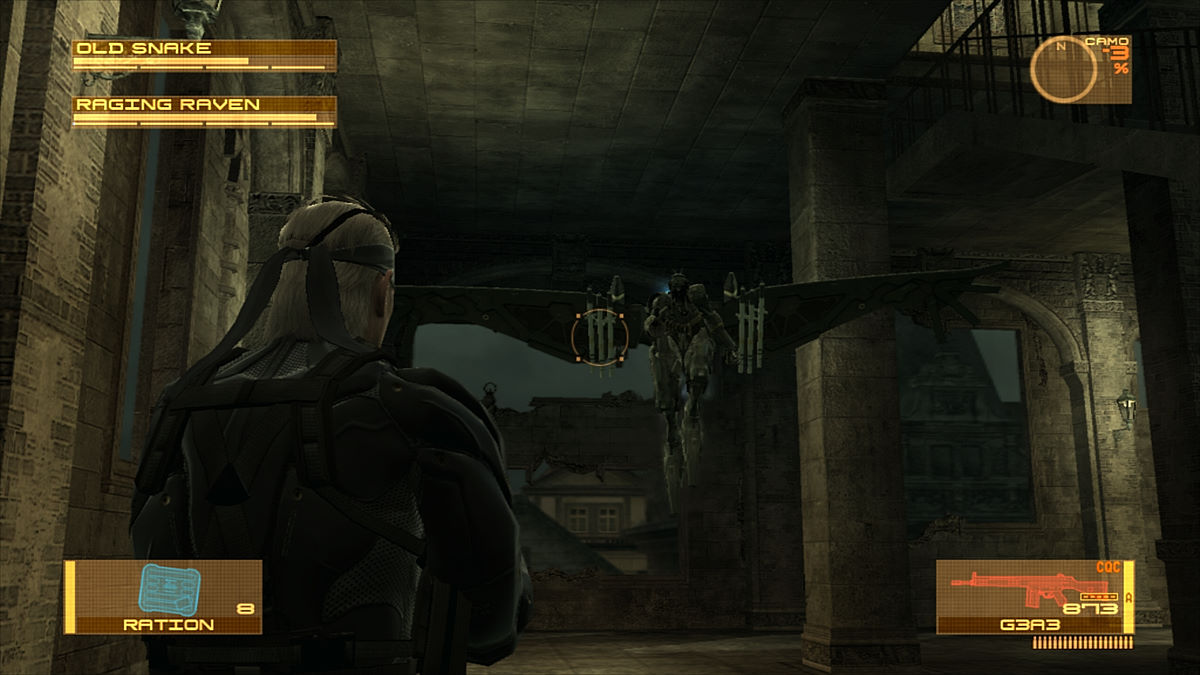Screen dimensions: 1200x675
Task: Select the Ration item slot
Action: 165,597
